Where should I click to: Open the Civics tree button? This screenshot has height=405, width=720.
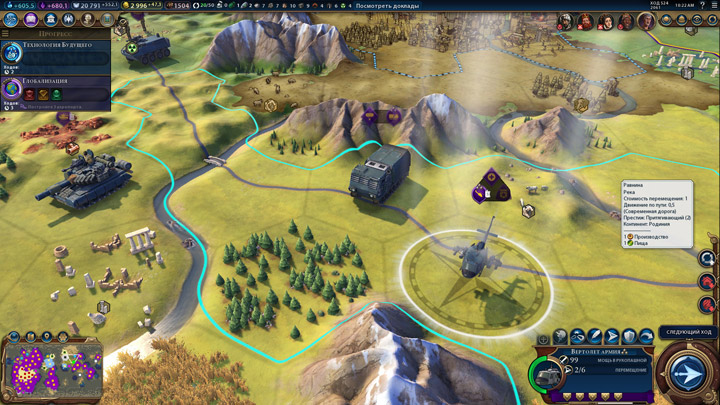click(30, 20)
